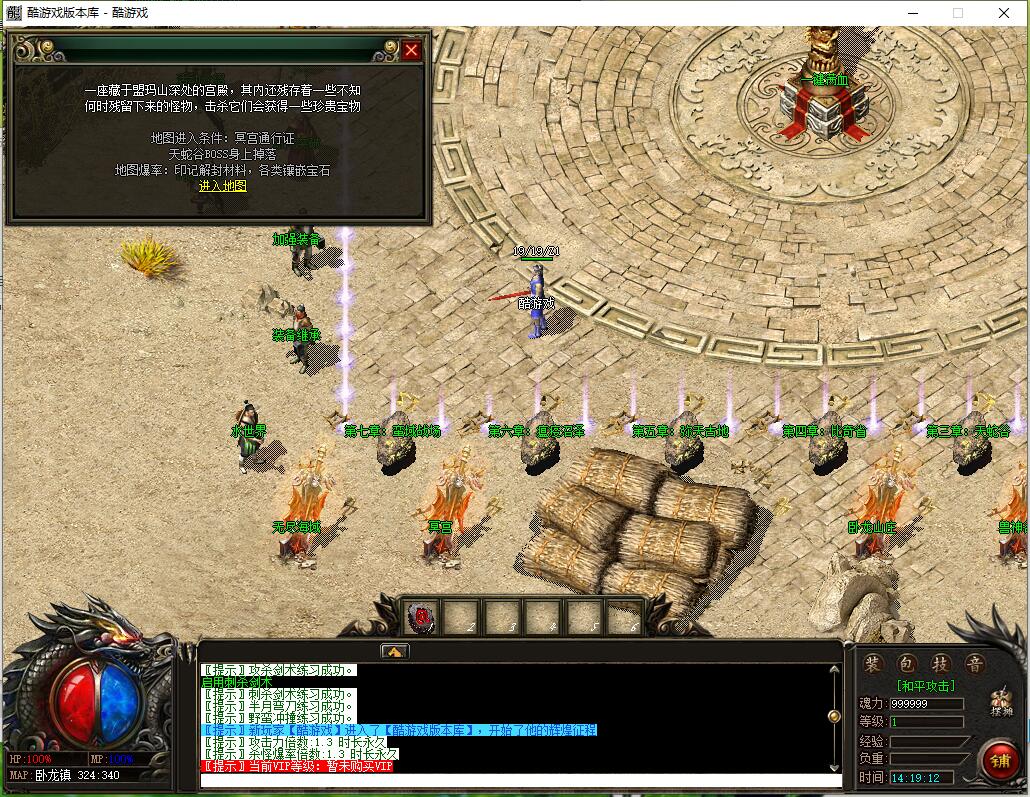Image resolution: width=1030 pixels, height=797 pixels.
Task: Open the red 铺 shop button
Action: [998, 759]
